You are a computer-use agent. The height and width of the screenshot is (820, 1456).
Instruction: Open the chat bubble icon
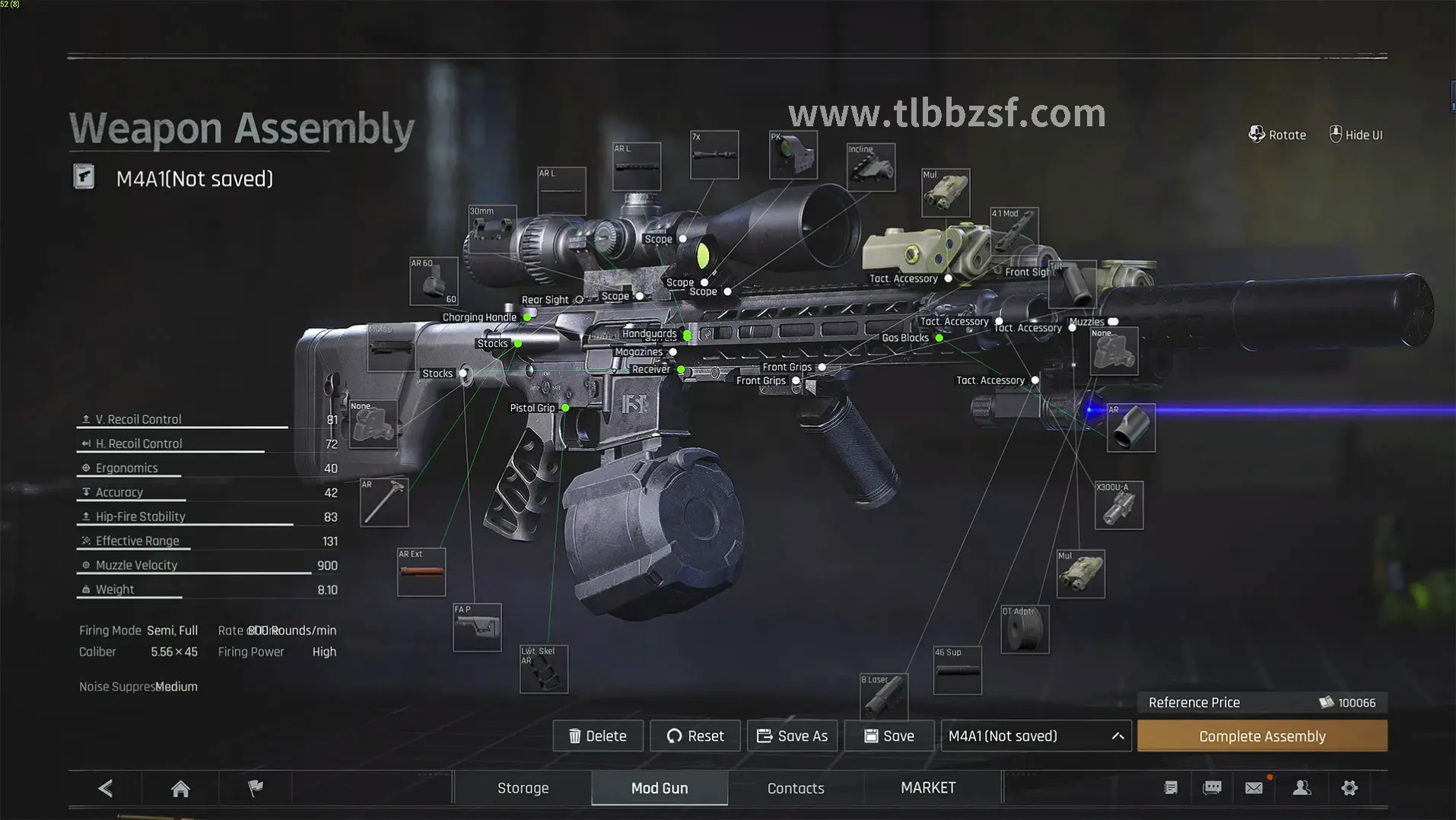1212,788
